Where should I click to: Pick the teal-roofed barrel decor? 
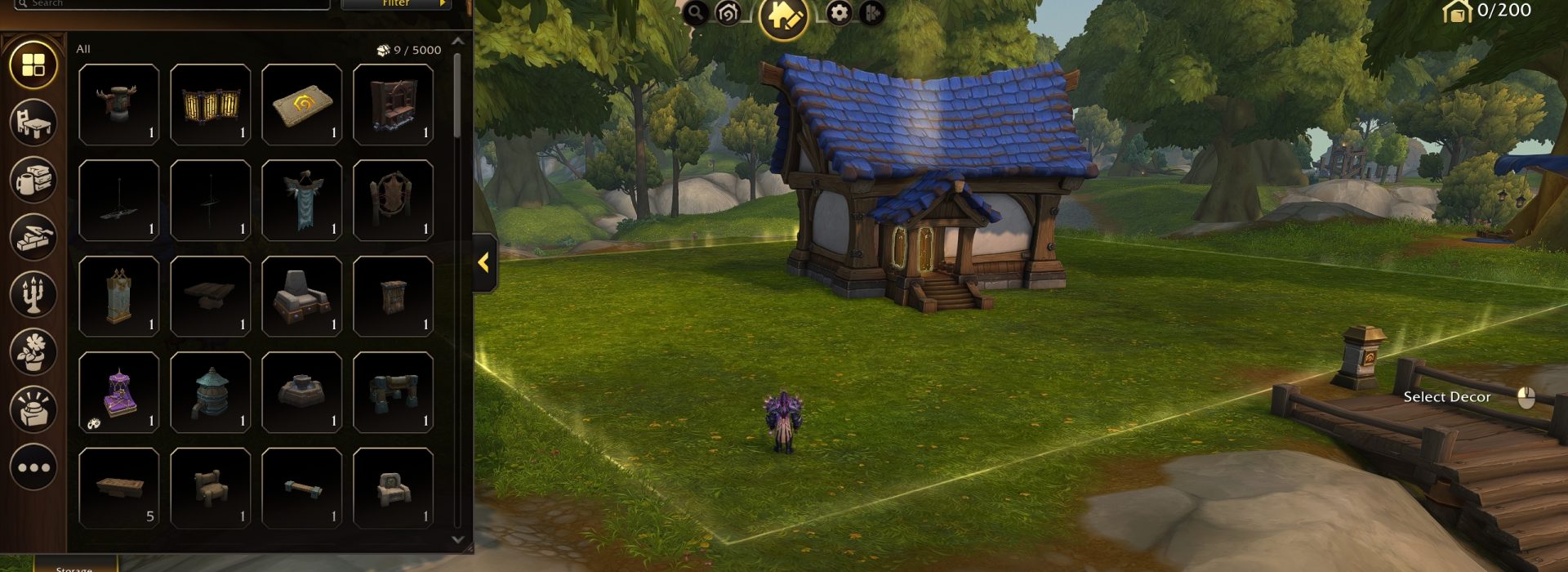[210, 392]
